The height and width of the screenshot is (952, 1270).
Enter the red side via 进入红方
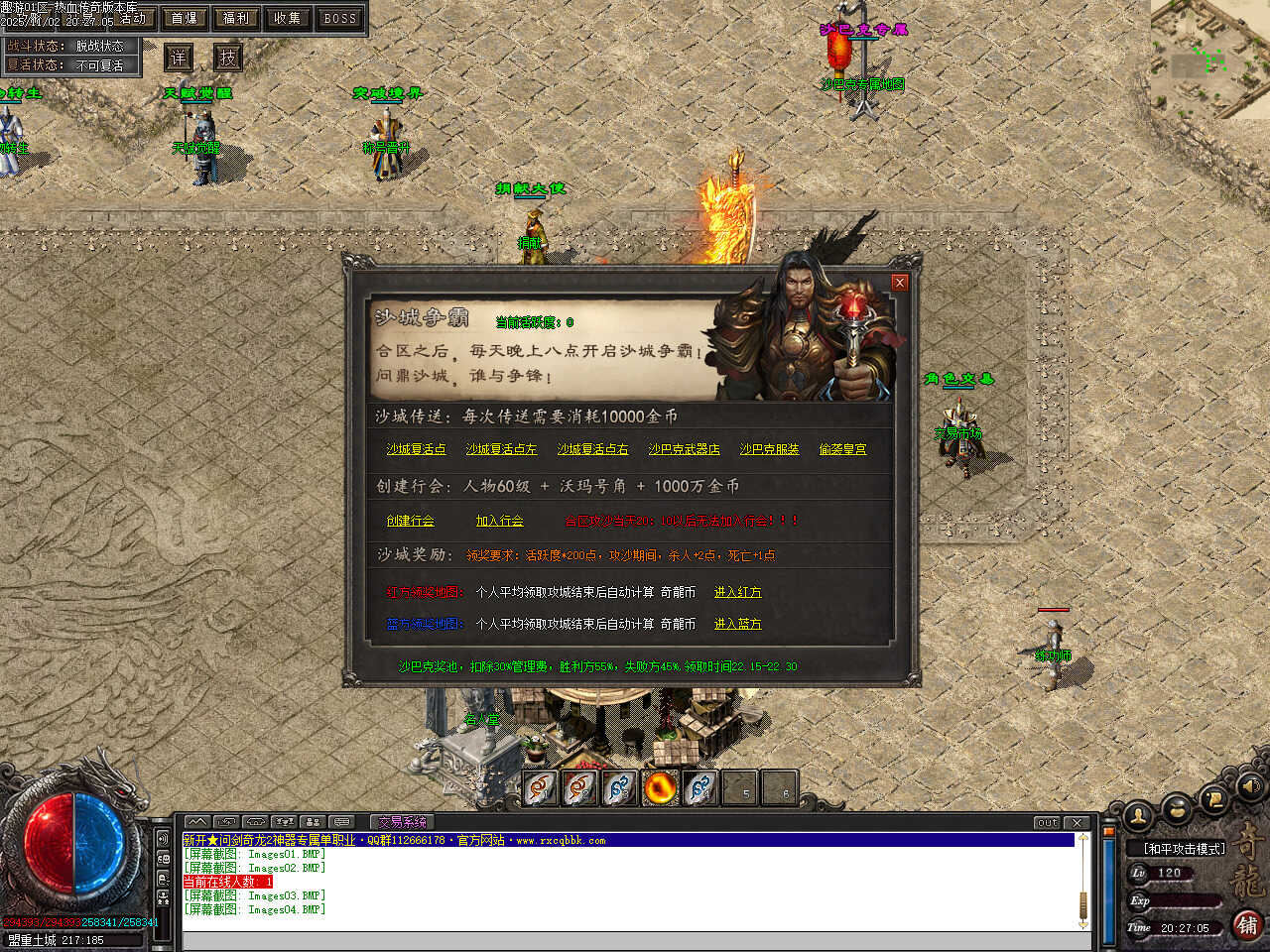coord(737,592)
